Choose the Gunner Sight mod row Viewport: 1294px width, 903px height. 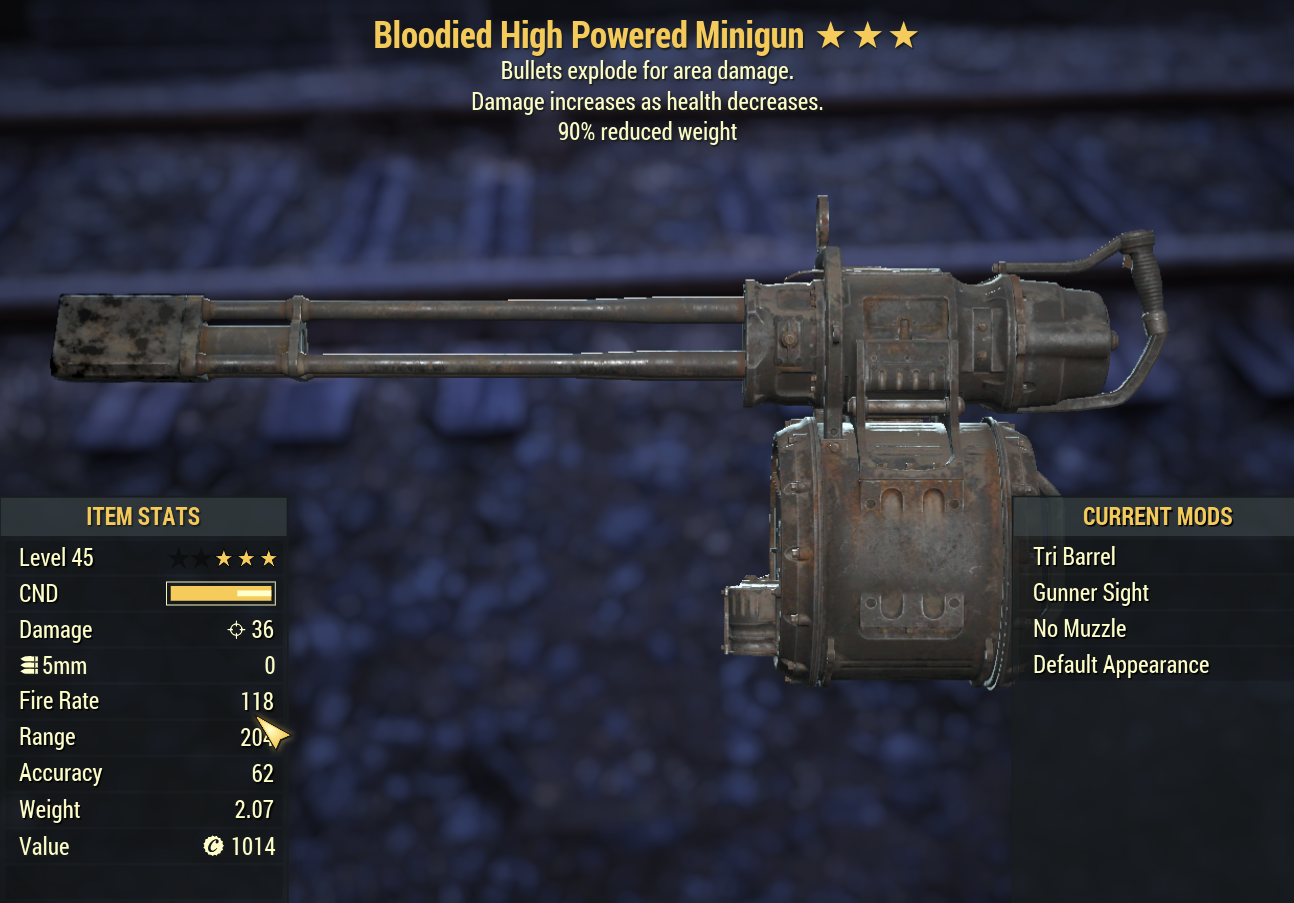(x=1091, y=593)
